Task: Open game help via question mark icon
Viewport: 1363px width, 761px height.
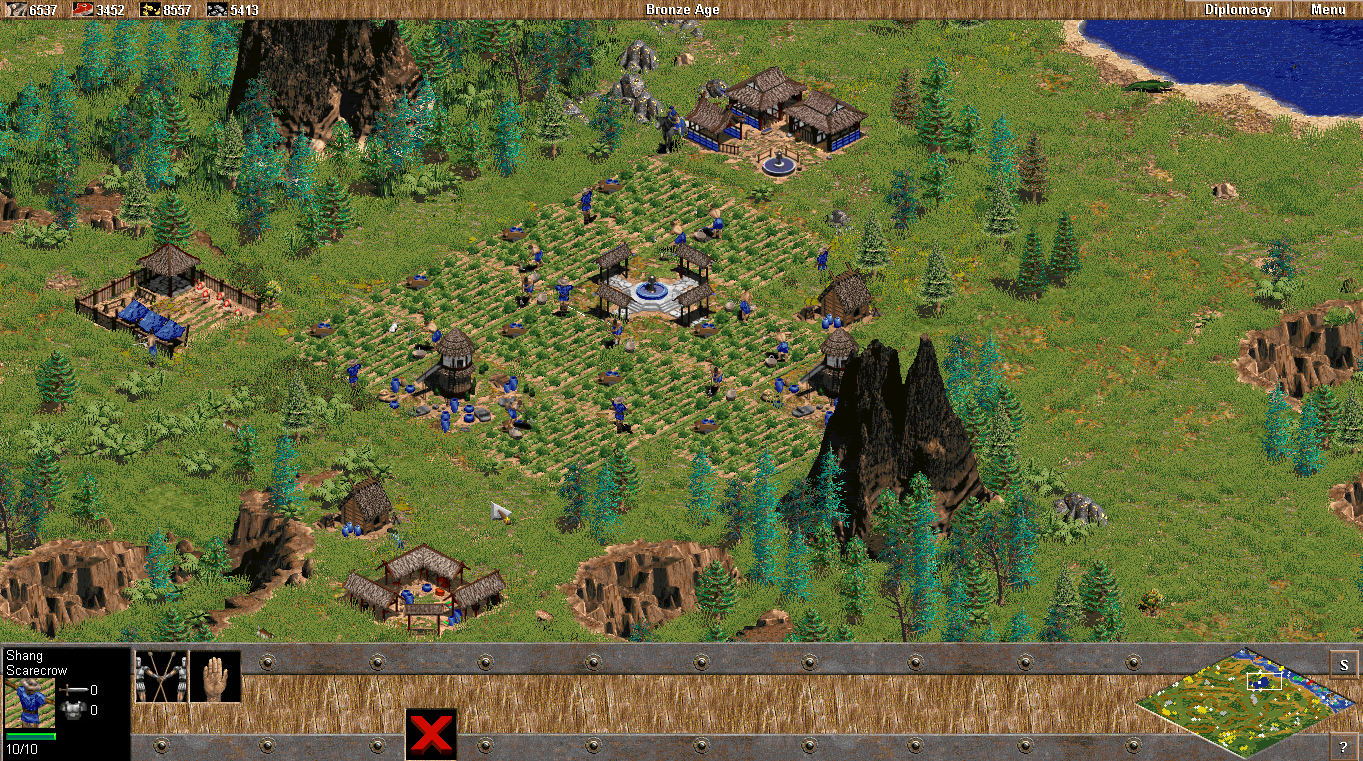Action: (1345, 744)
